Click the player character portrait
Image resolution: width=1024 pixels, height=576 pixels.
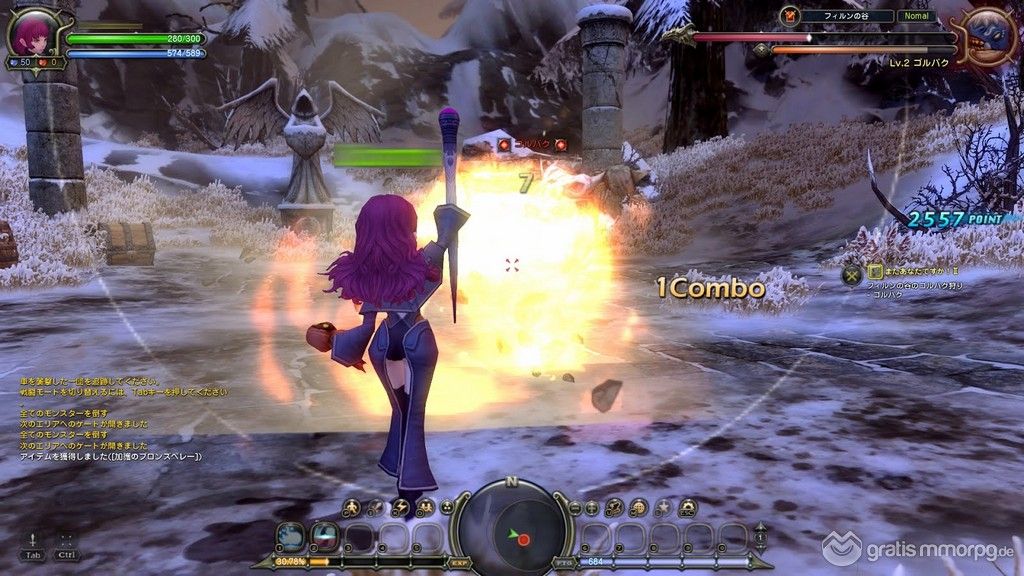click(28, 32)
